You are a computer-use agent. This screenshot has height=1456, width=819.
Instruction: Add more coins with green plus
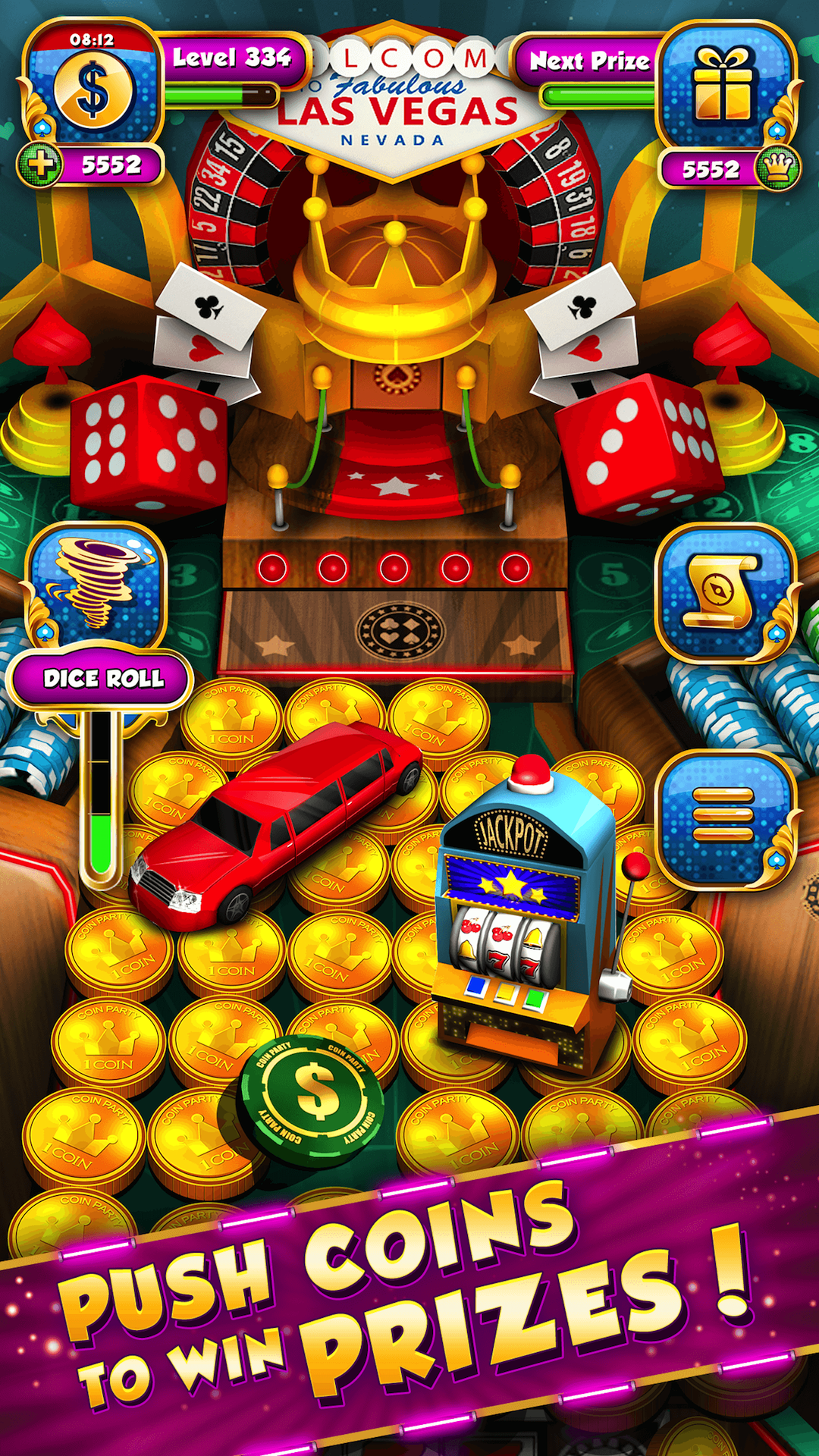coord(41,165)
